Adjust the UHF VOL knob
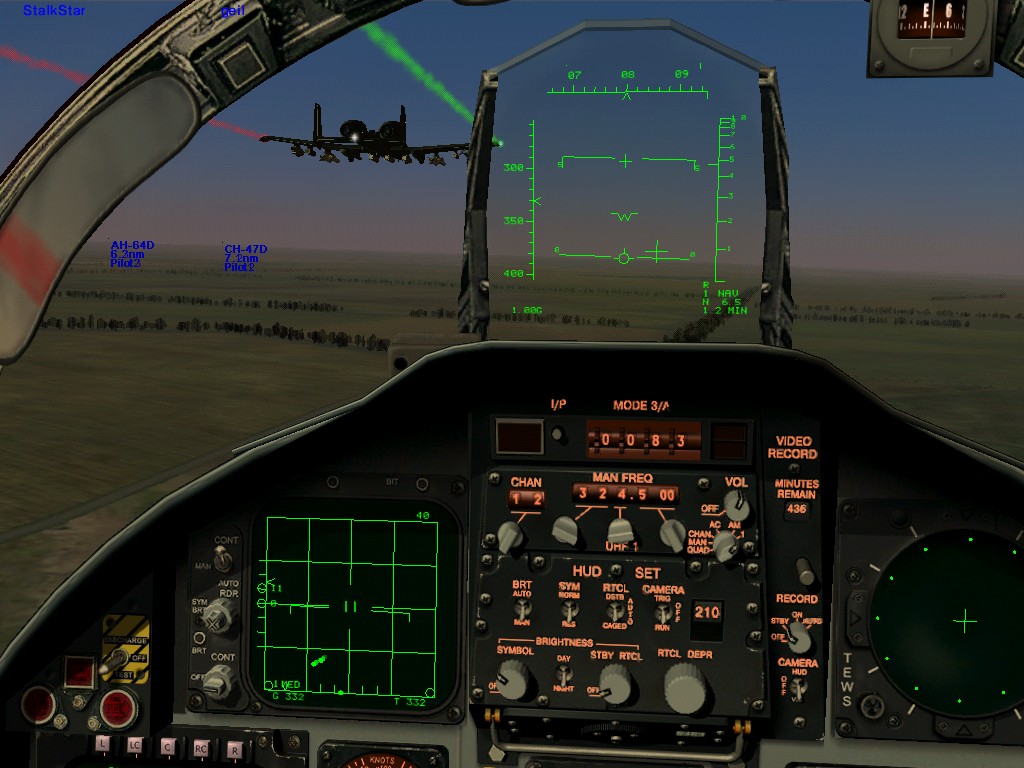 click(739, 503)
